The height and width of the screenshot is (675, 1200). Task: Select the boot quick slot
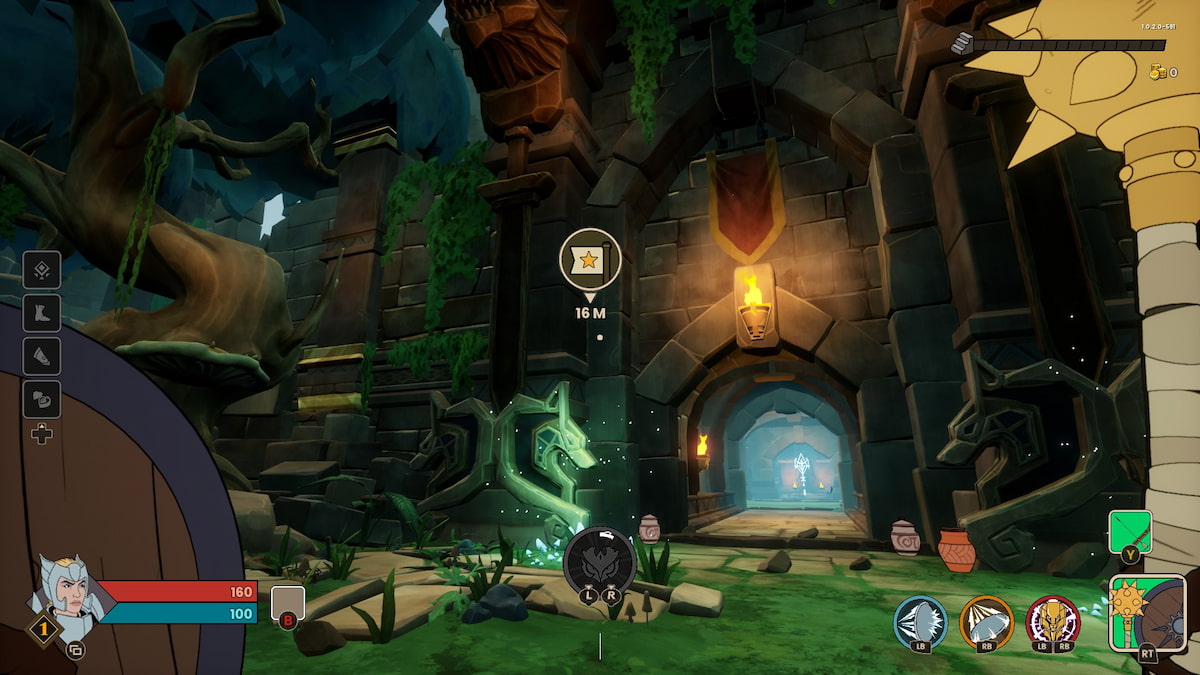42,313
